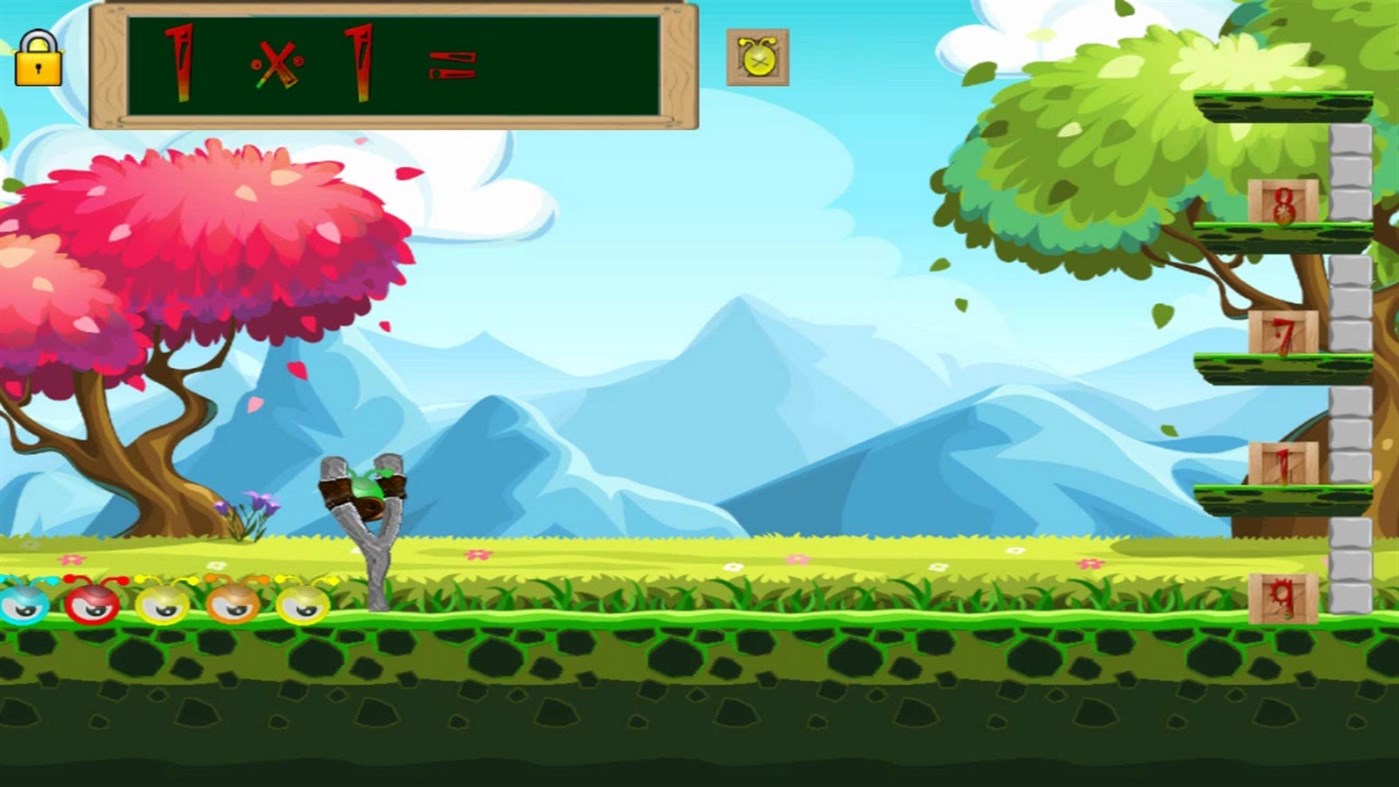Select the crate numbered 1
Screen dimensions: 1399x787
pos(1285,462)
